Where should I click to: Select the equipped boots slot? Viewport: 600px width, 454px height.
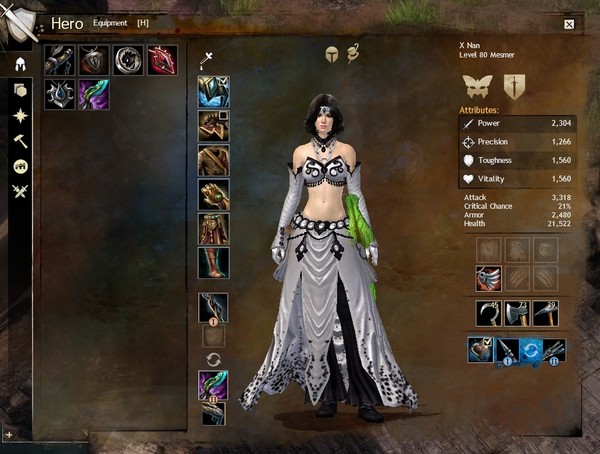(x=213, y=262)
